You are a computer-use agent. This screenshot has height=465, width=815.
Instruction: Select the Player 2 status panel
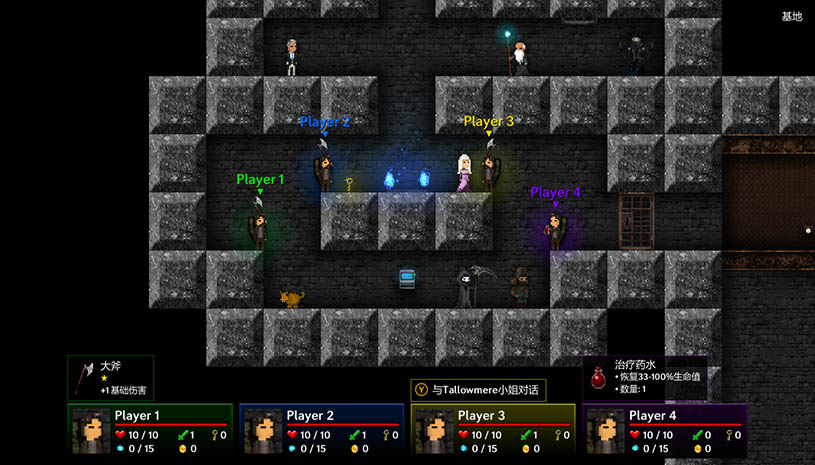(322, 428)
